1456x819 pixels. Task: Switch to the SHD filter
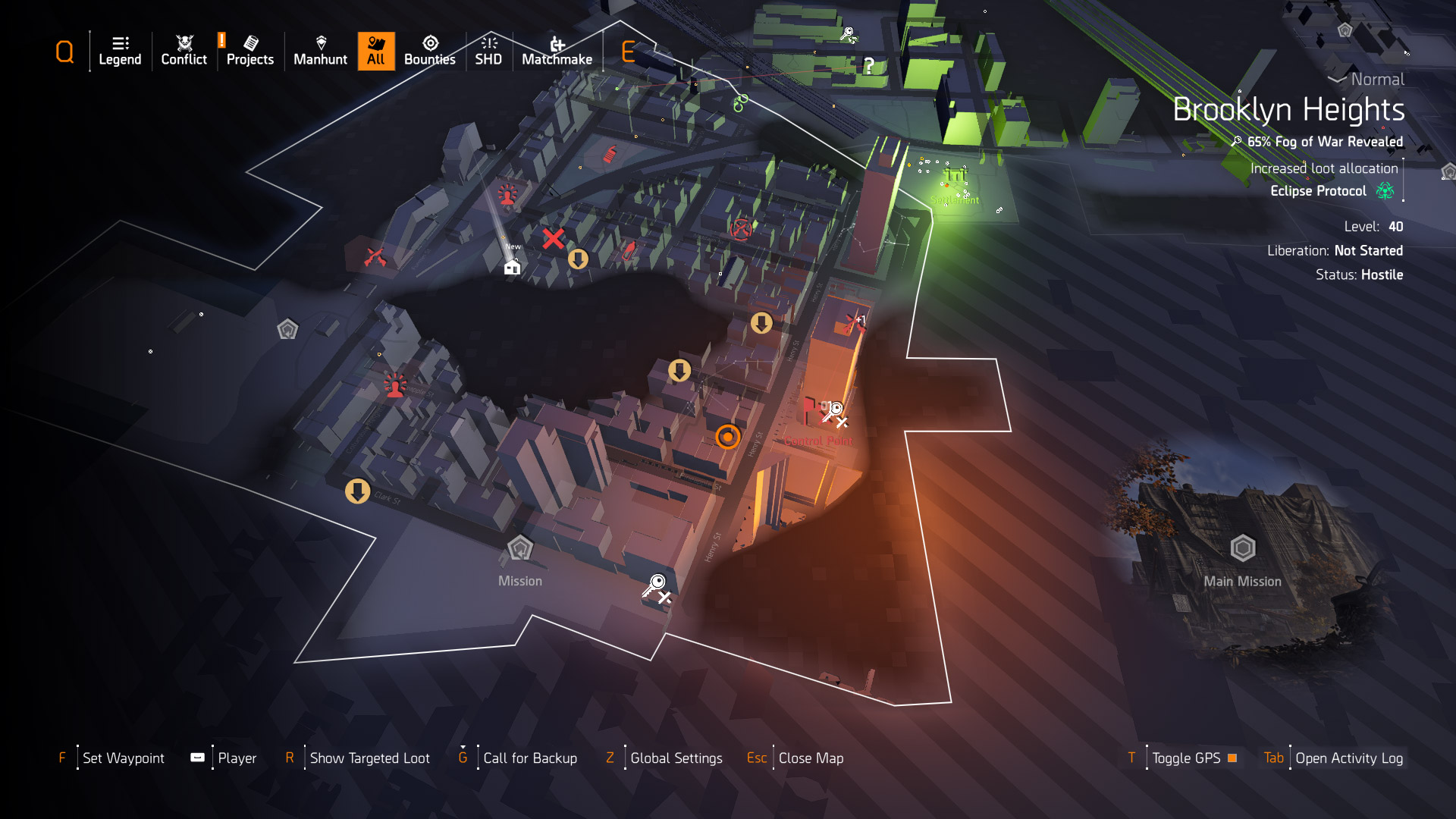488,51
